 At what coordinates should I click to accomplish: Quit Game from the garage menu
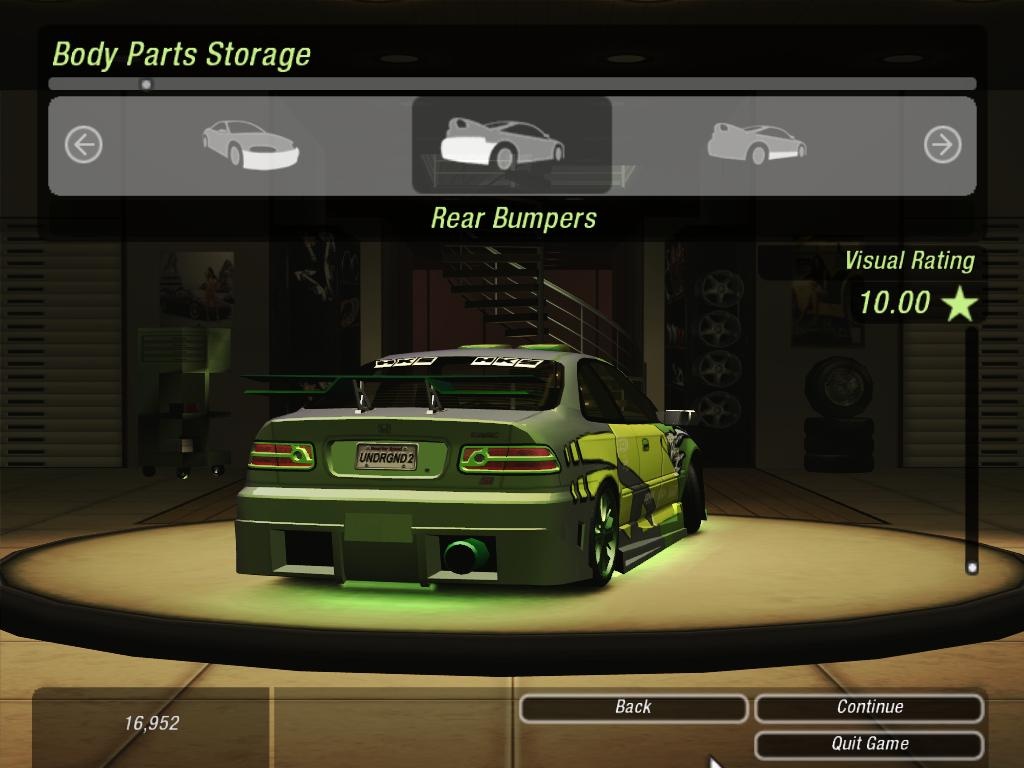click(869, 744)
